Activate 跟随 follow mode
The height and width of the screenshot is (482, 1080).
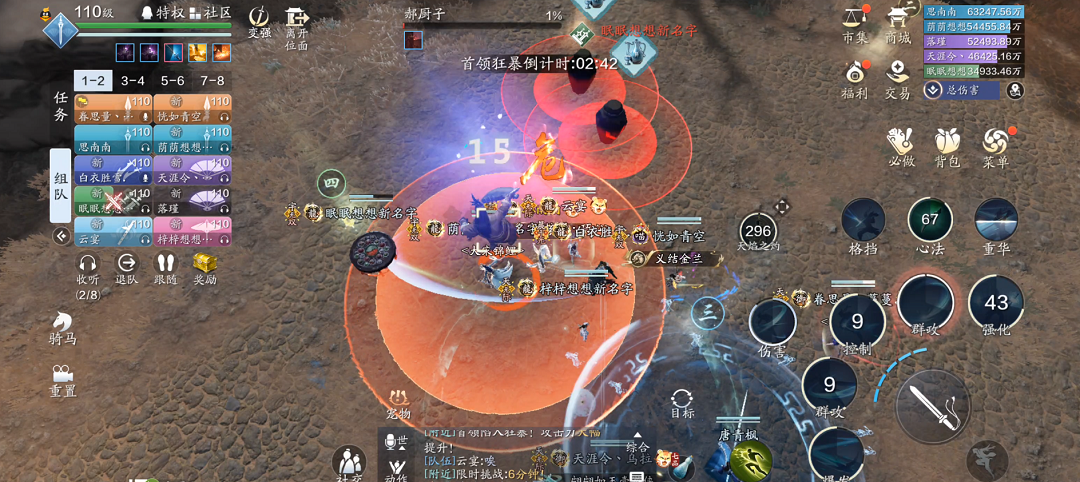(165, 268)
